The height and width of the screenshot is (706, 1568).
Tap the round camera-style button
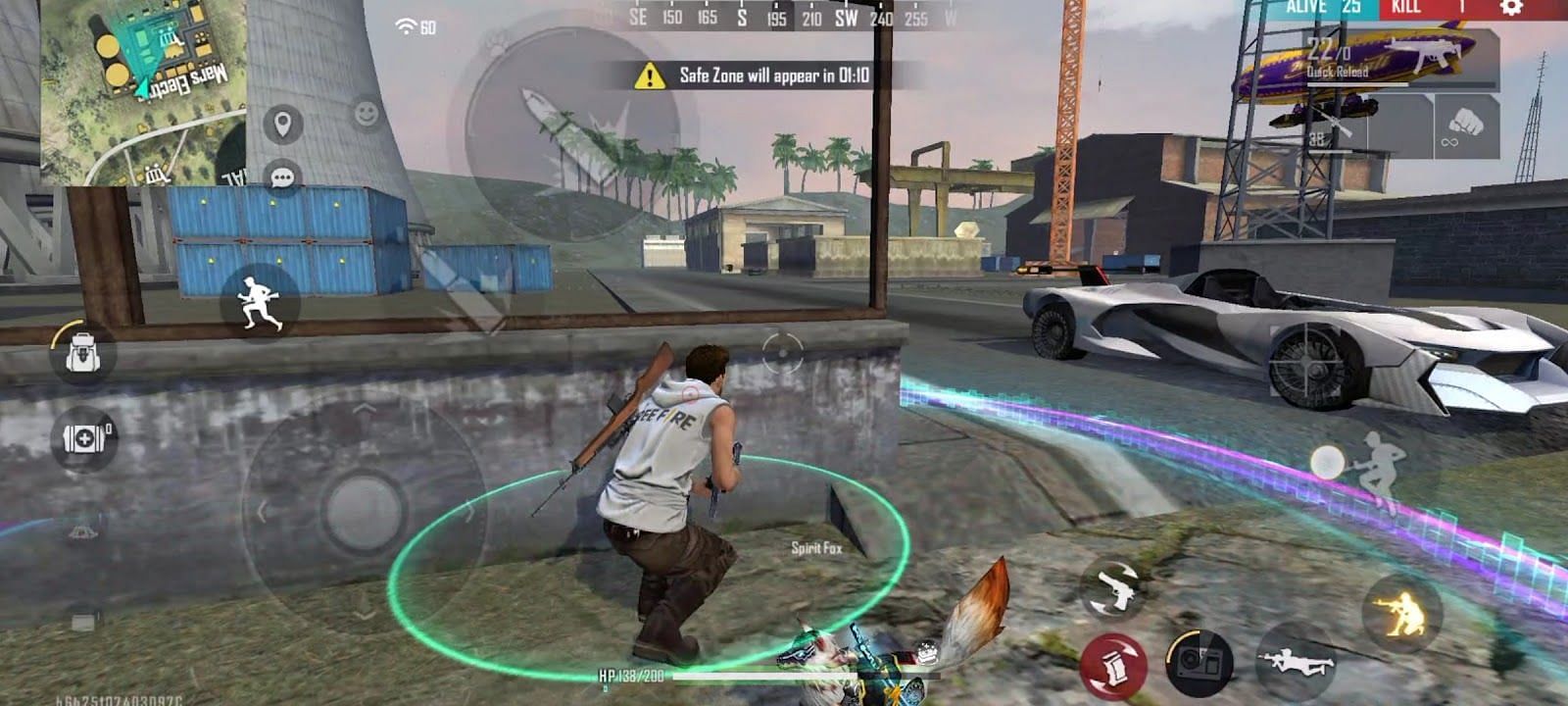1199,662
